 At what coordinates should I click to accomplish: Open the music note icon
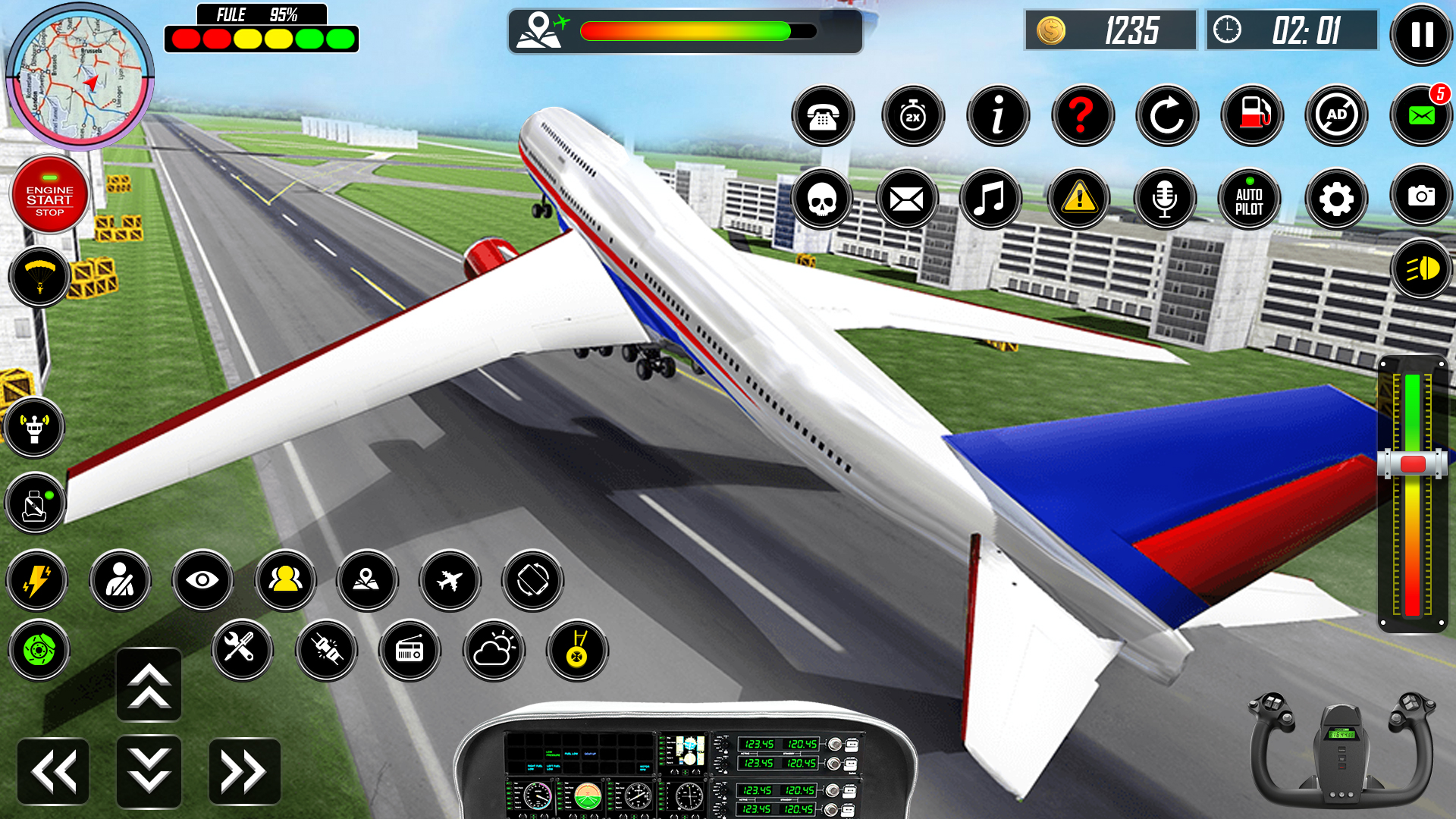click(x=990, y=199)
